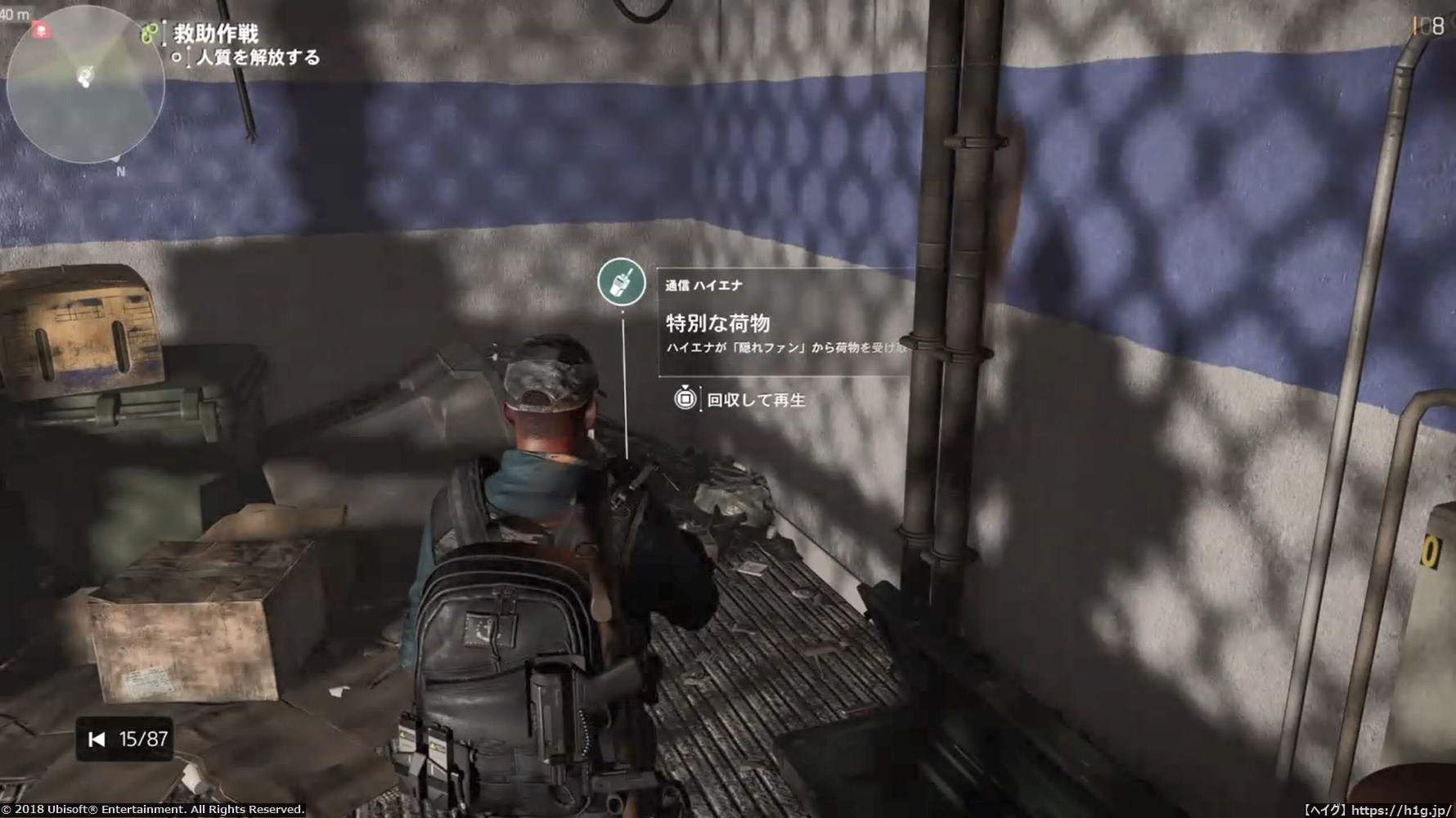
Task: Open the circular minimap
Action: (85, 86)
